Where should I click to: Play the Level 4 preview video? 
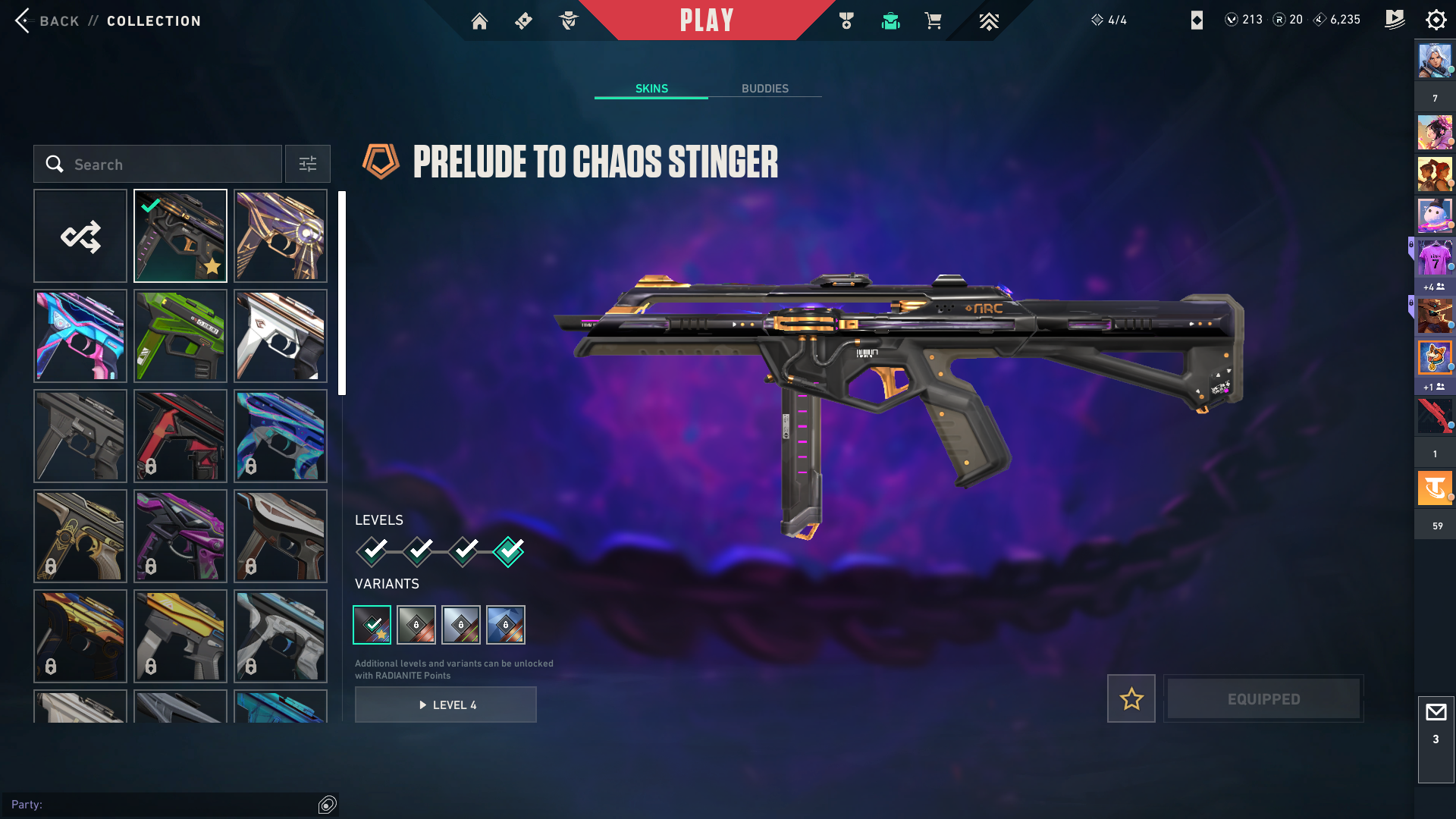coord(446,704)
